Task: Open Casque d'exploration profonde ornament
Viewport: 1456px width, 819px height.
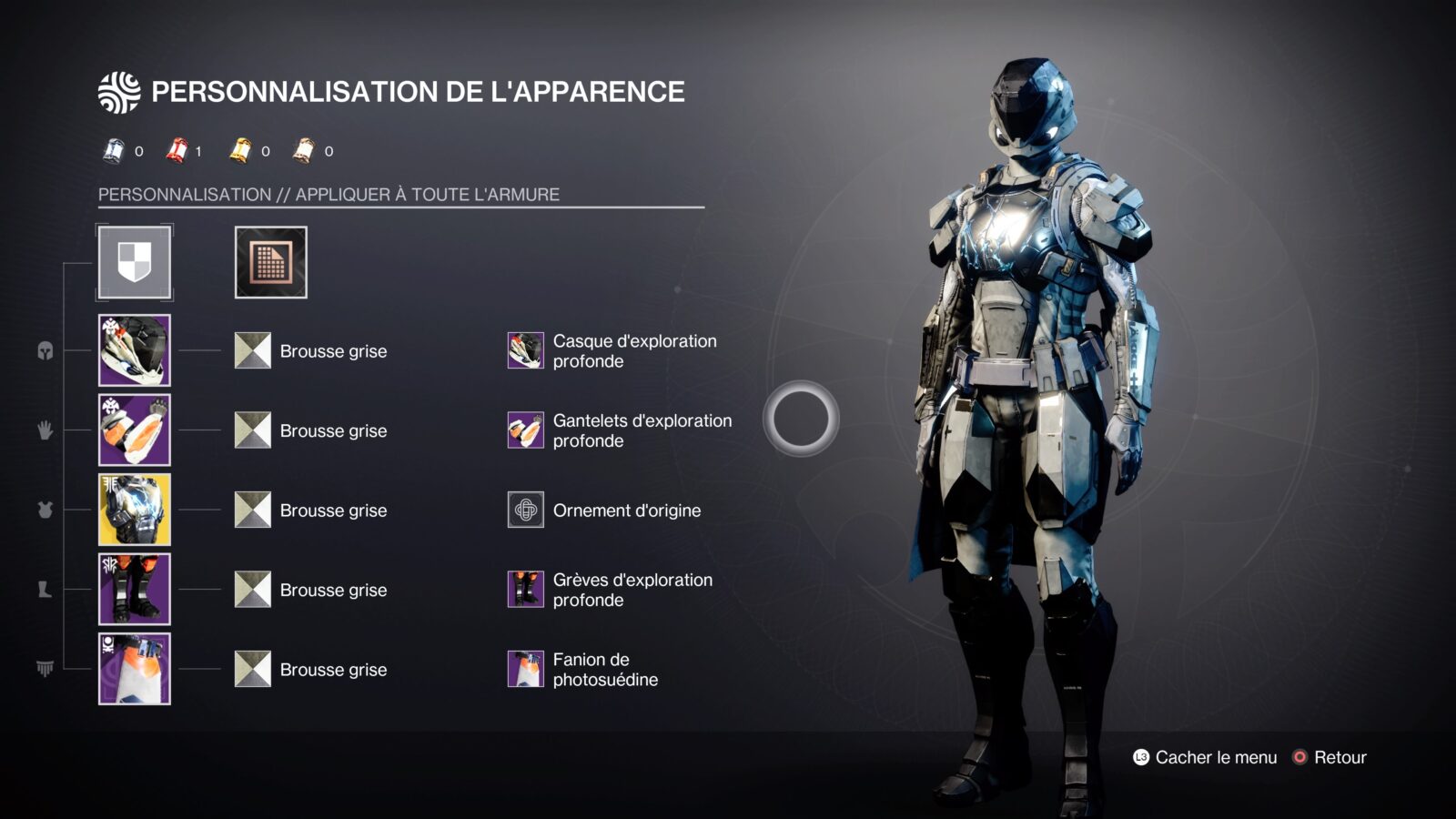Action: pyautogui.click(x=526, y=350)
